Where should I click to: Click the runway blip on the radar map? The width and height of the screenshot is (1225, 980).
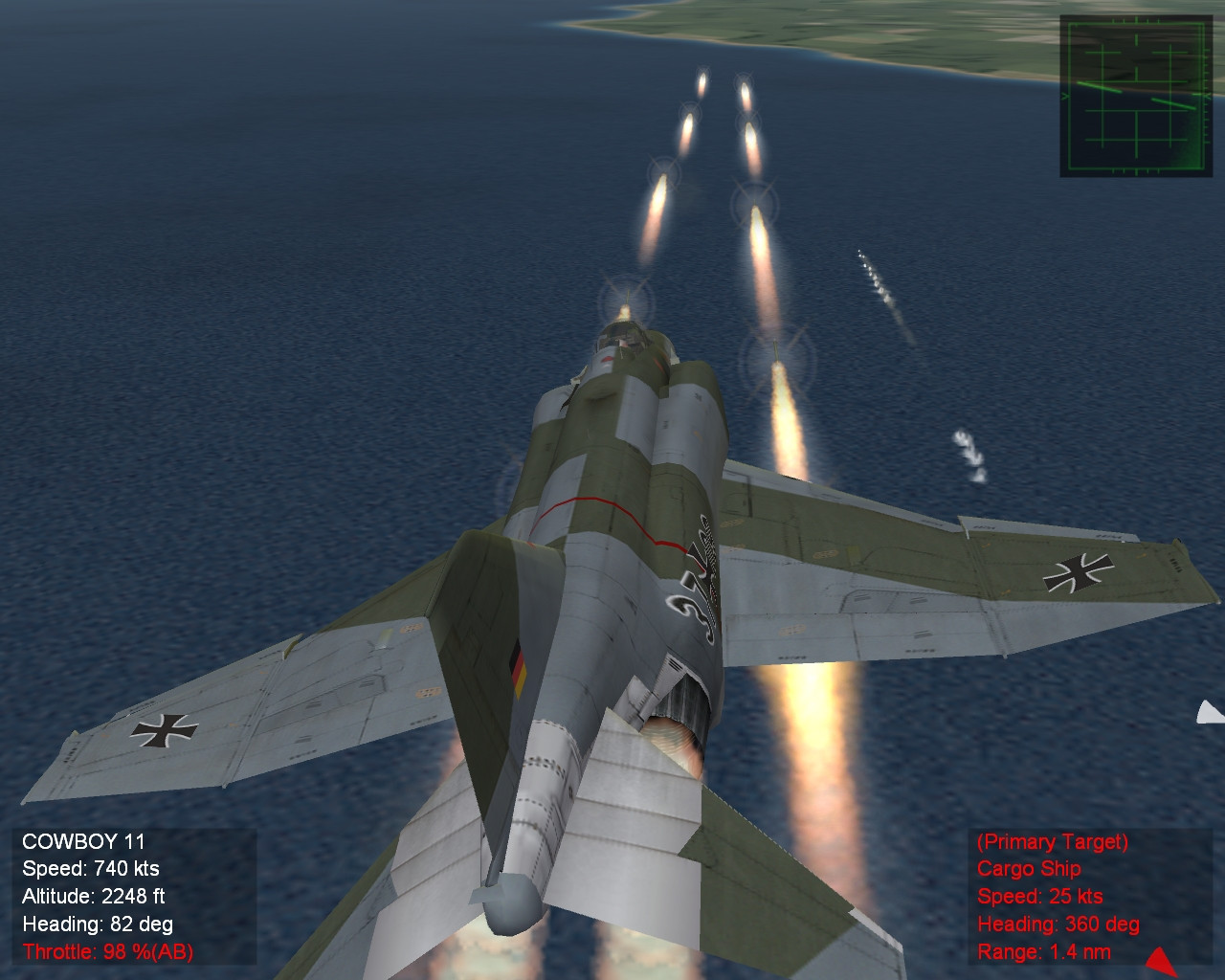point(1099,86)
